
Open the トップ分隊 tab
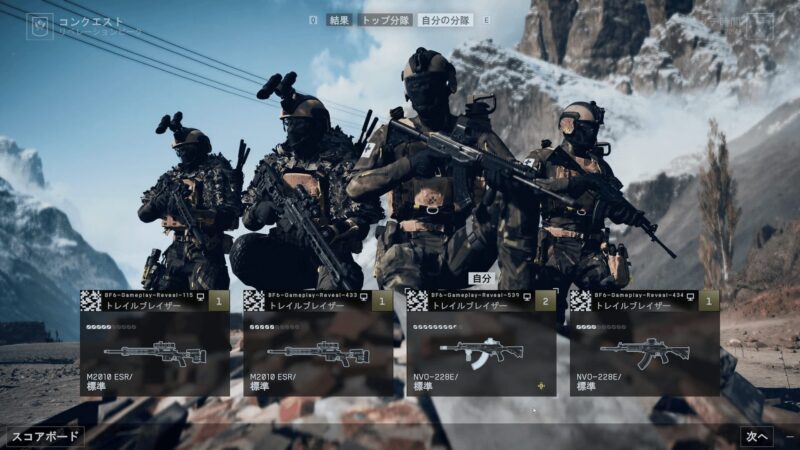click(386, 20)
